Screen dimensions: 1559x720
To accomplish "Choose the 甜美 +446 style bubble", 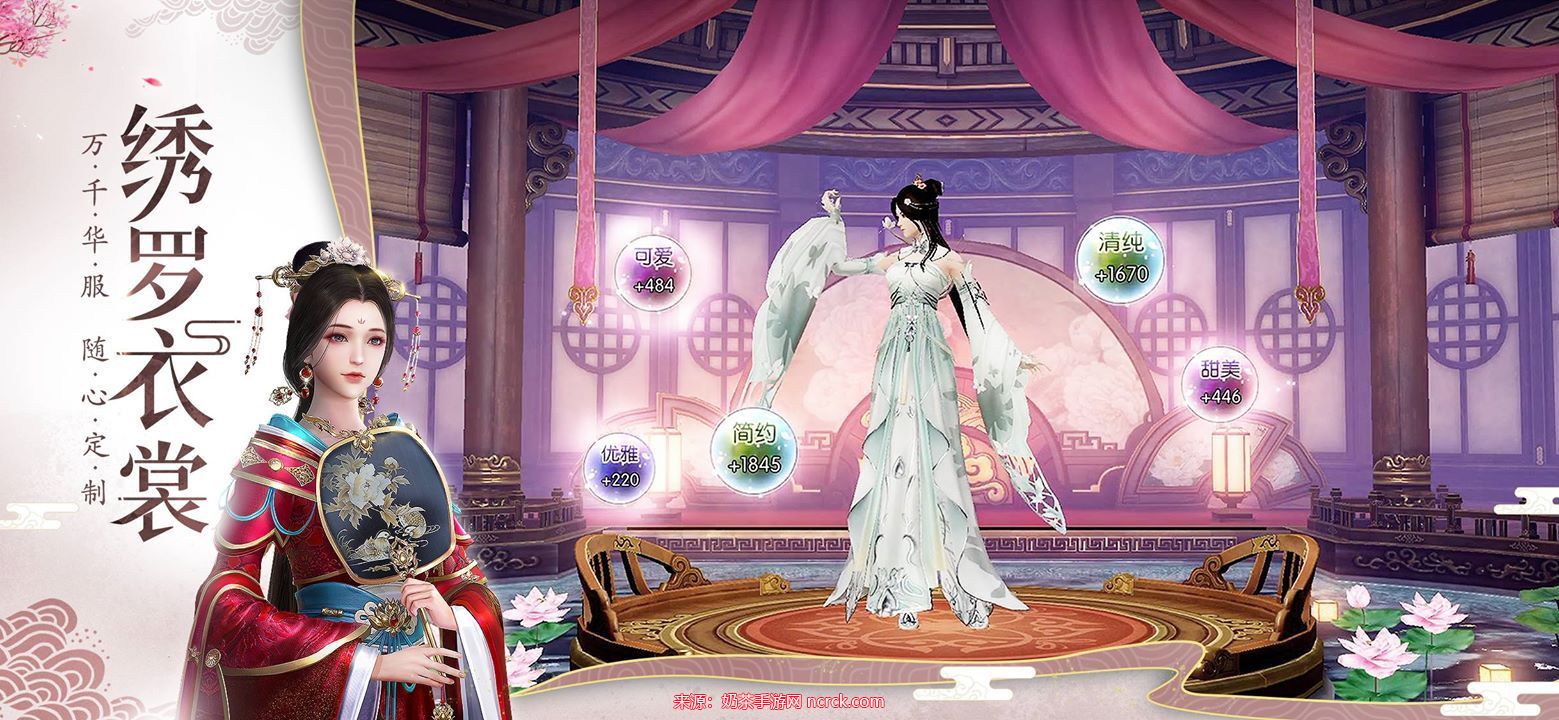I will pyautogui.click(x=1219, y=385).
